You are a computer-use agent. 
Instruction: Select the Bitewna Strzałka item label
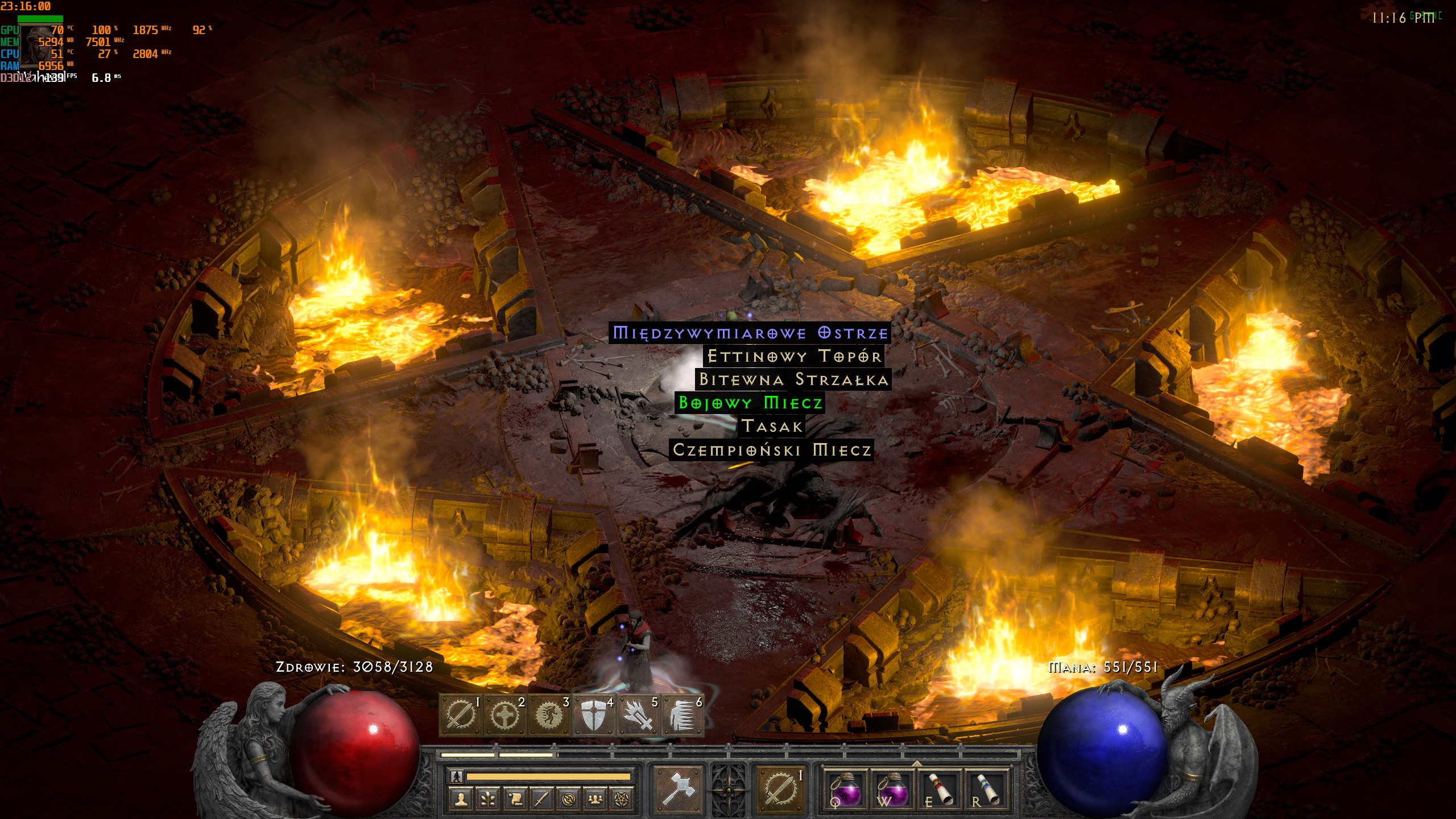pos(793,379)
